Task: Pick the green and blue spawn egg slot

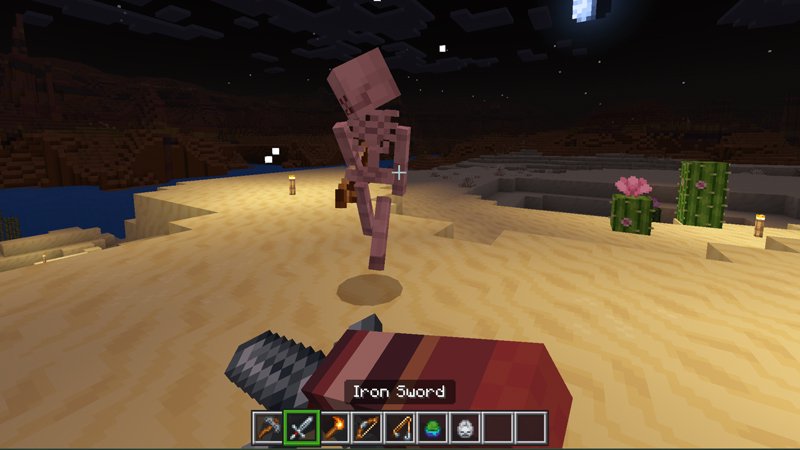Action: 433,427
